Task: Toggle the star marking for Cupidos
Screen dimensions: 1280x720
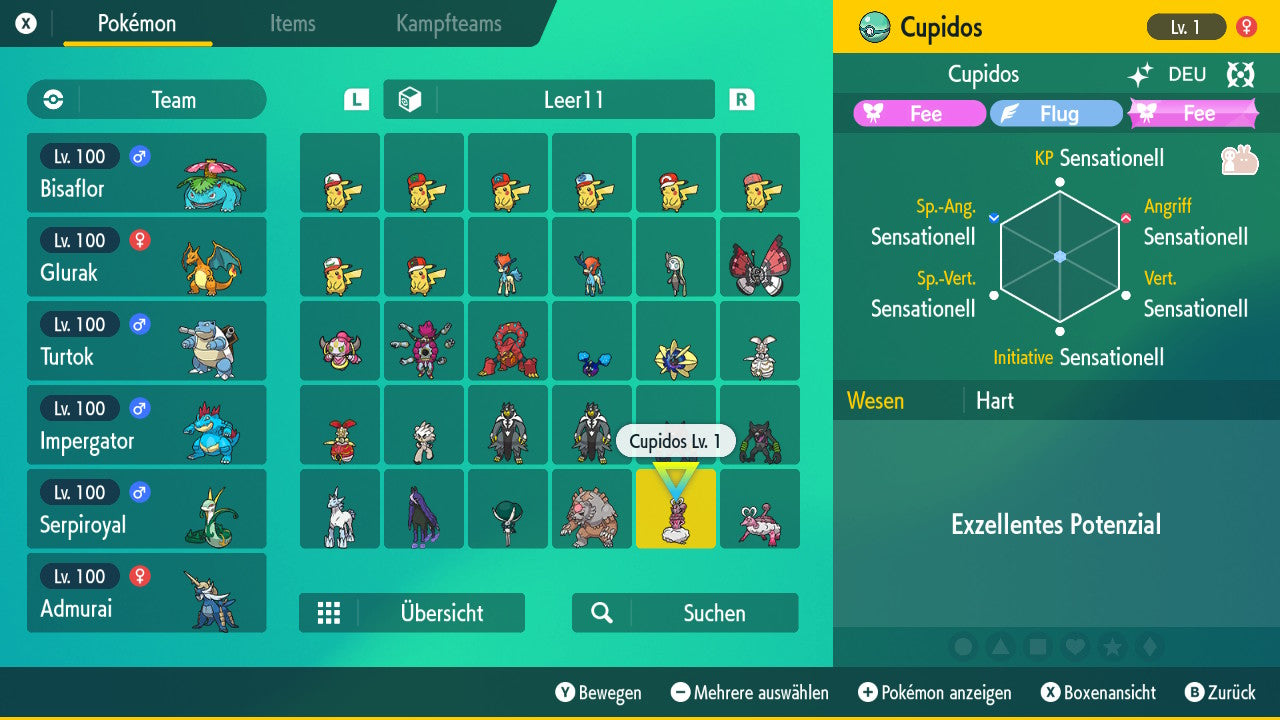Action: tap(1113, 647)
